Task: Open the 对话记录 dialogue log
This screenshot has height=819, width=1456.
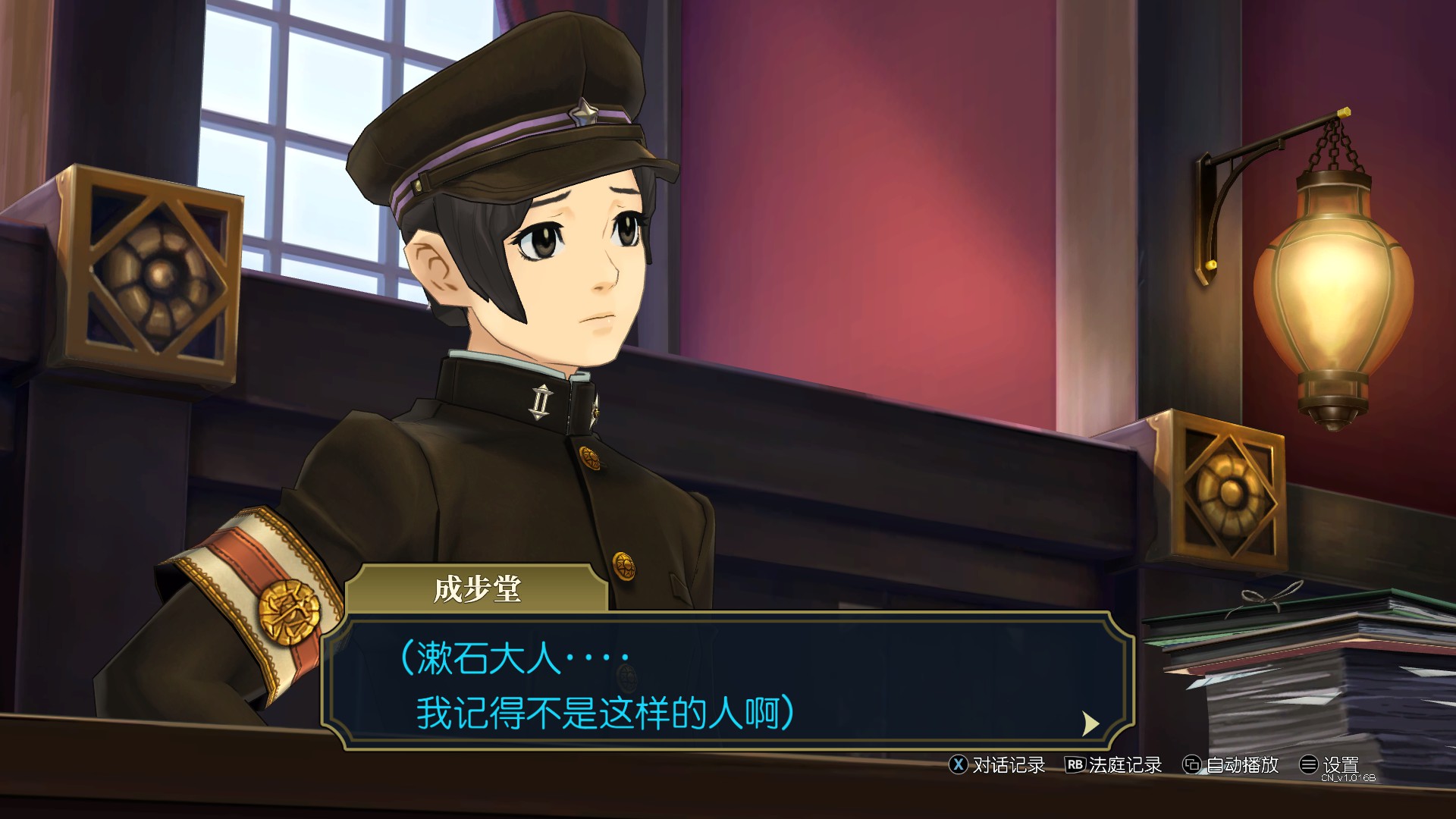Action: click(997, 765)
